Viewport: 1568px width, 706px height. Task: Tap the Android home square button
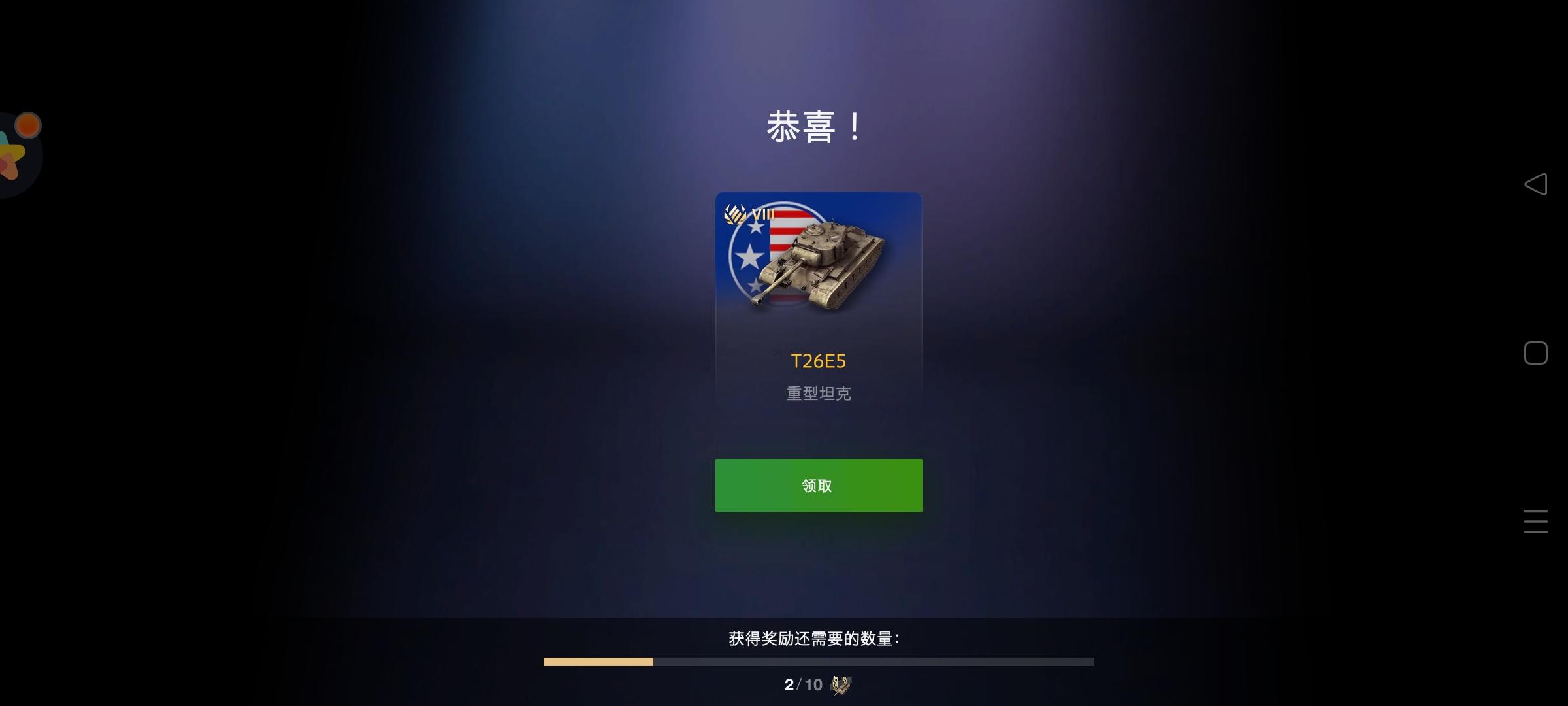[x=1535, y=353]
